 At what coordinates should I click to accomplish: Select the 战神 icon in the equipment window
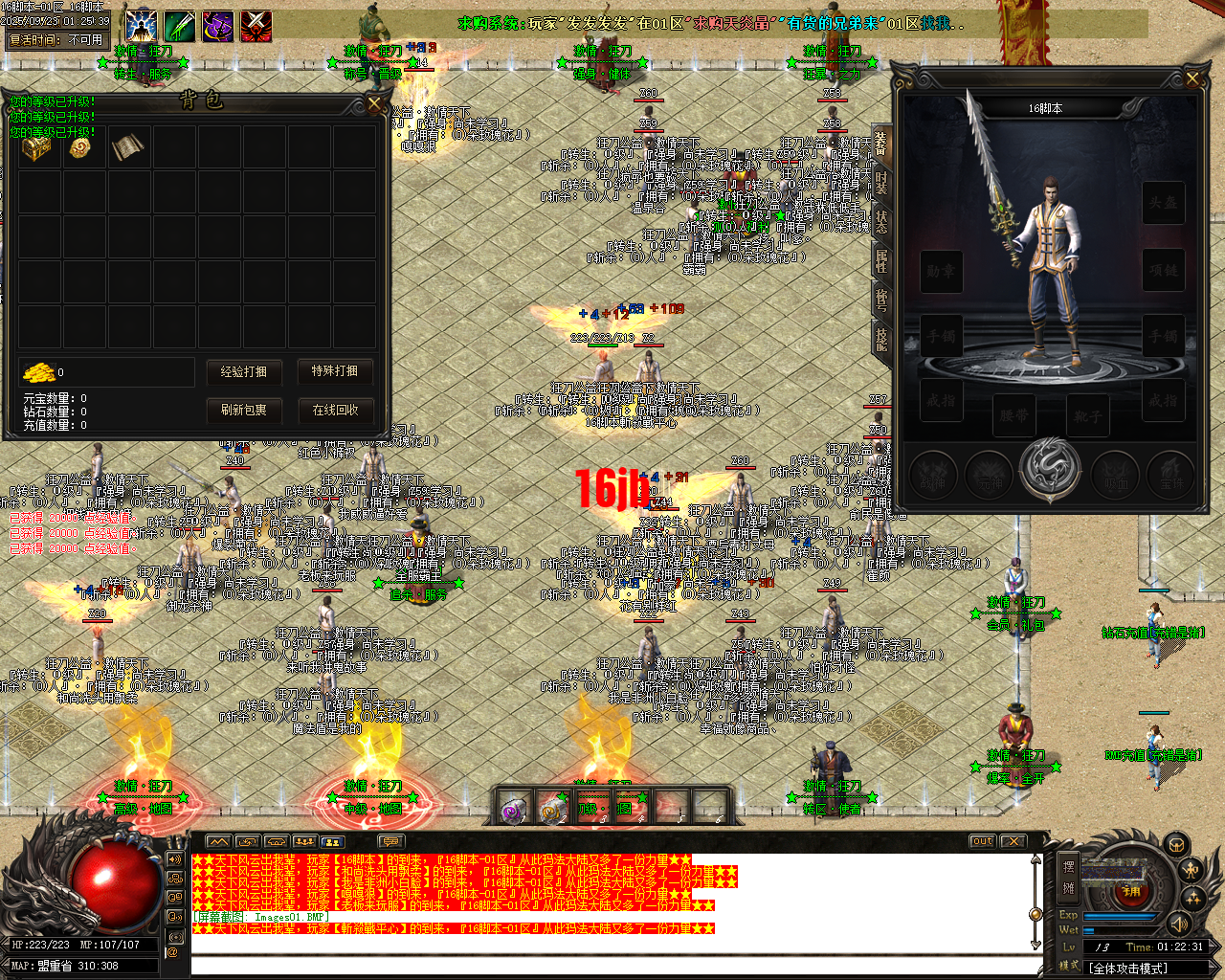click(932, 475)
